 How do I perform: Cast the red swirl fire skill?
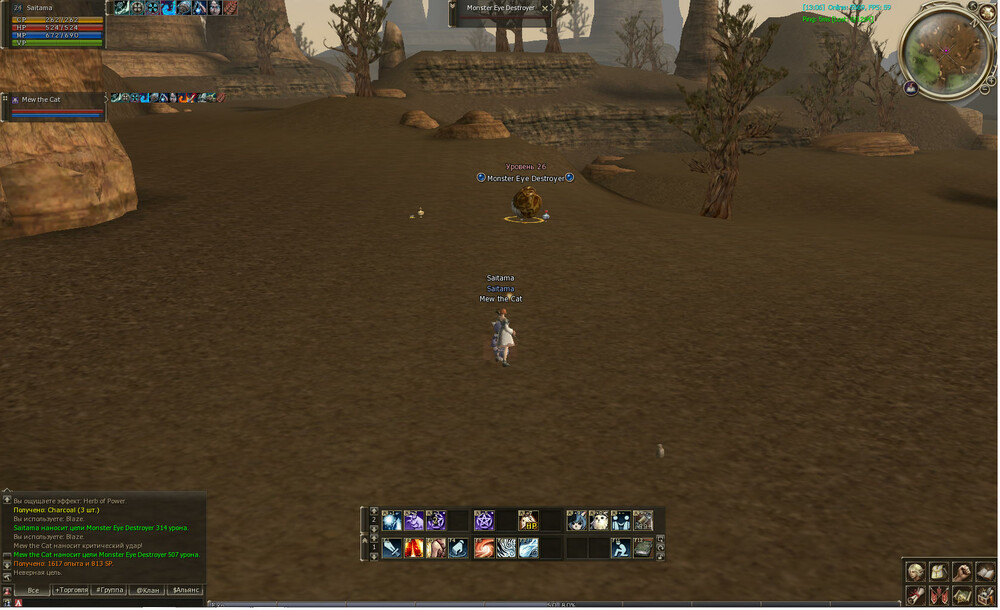coord(484,547)
